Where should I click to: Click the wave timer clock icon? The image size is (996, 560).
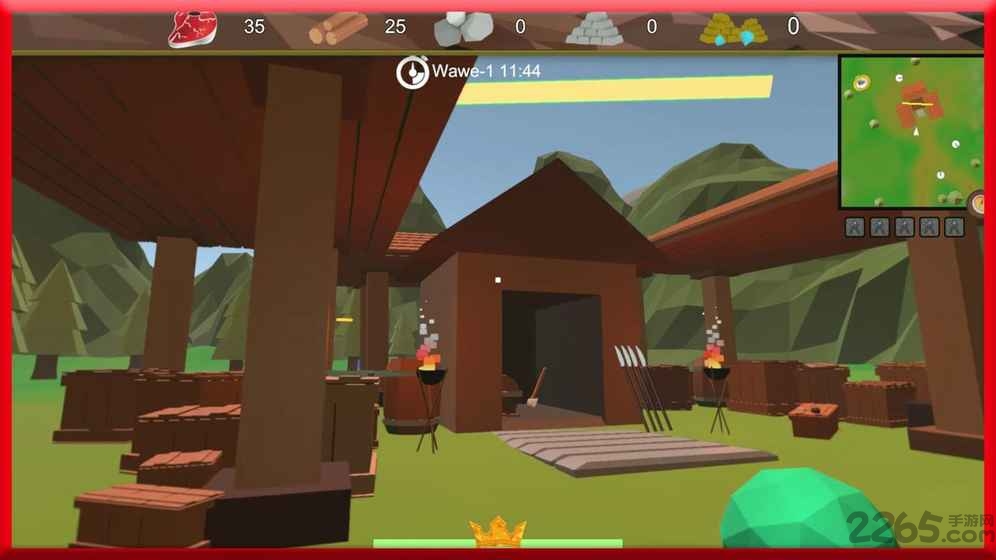[411, 72]
